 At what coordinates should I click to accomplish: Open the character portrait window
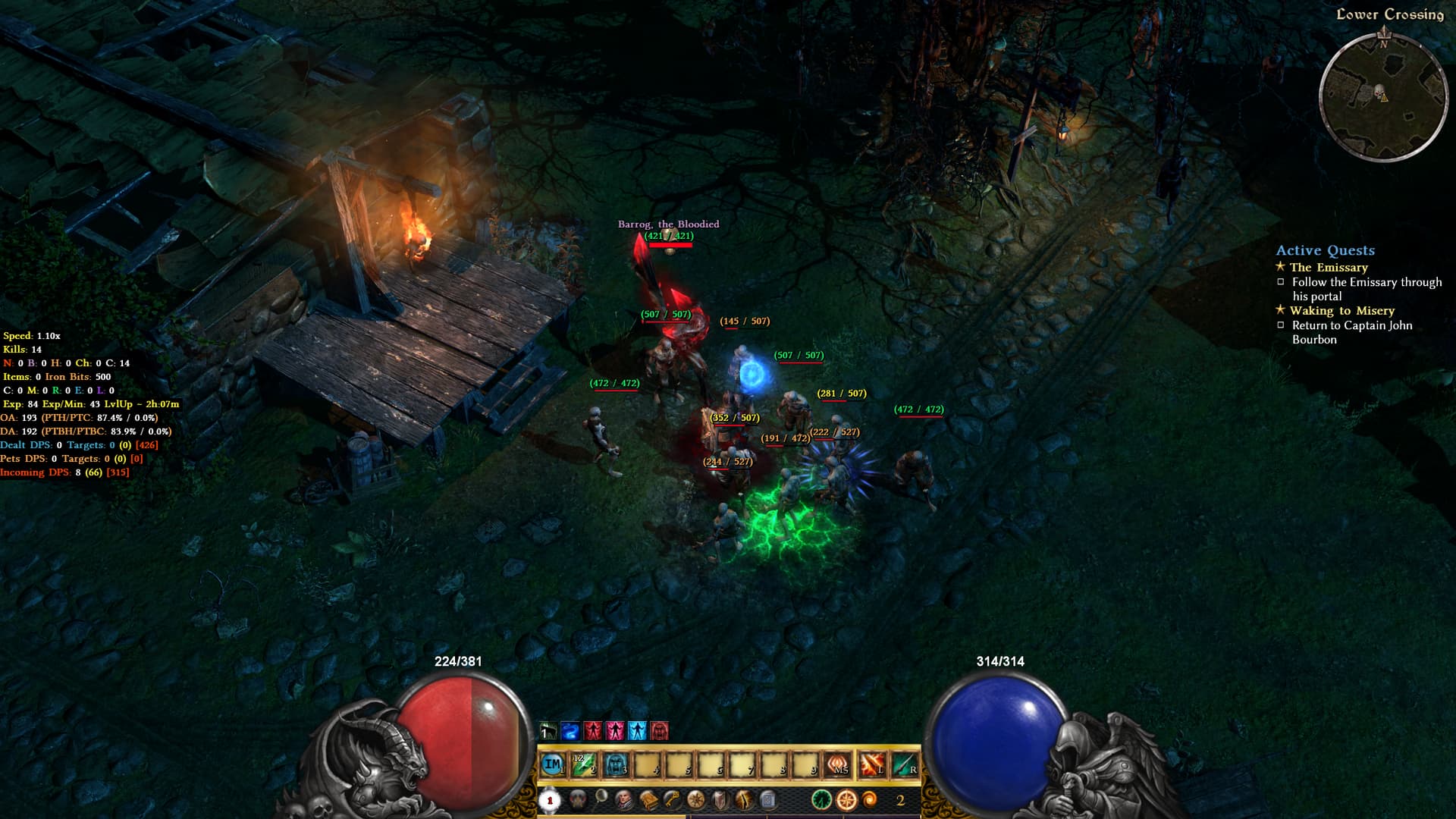click(623, 799)
